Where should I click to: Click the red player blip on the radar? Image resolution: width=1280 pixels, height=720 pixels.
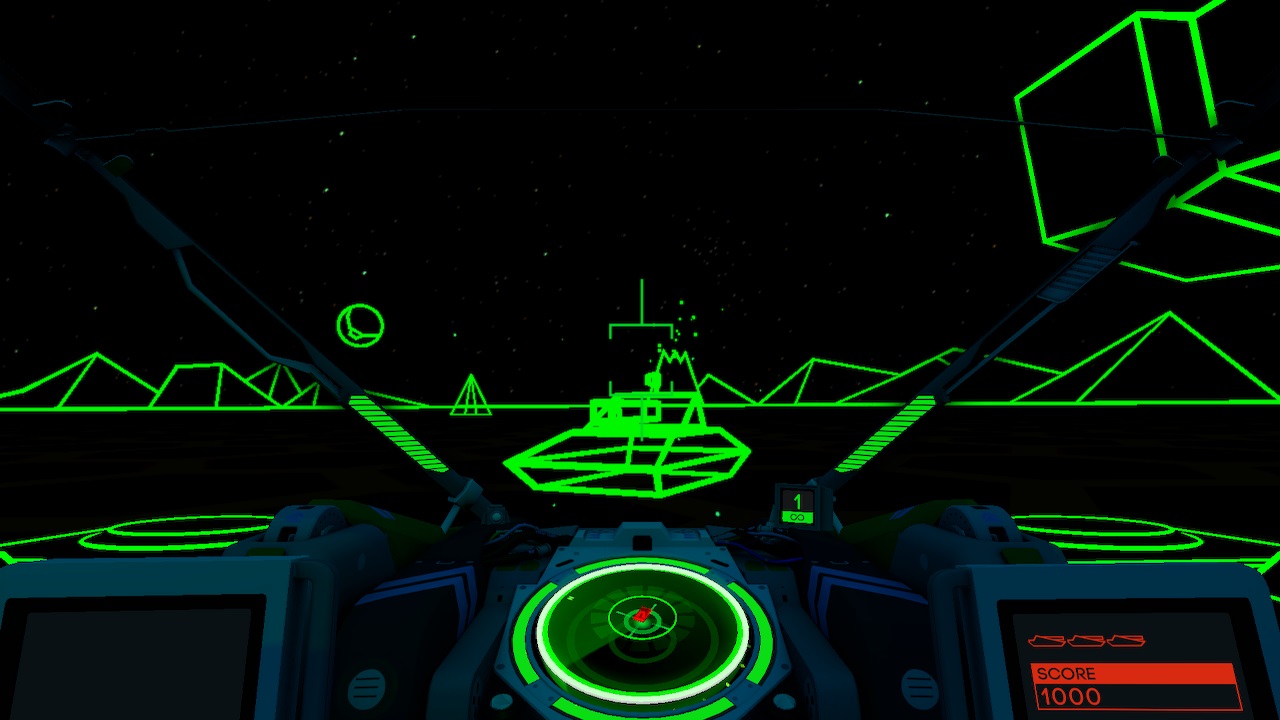click(641, 614)
